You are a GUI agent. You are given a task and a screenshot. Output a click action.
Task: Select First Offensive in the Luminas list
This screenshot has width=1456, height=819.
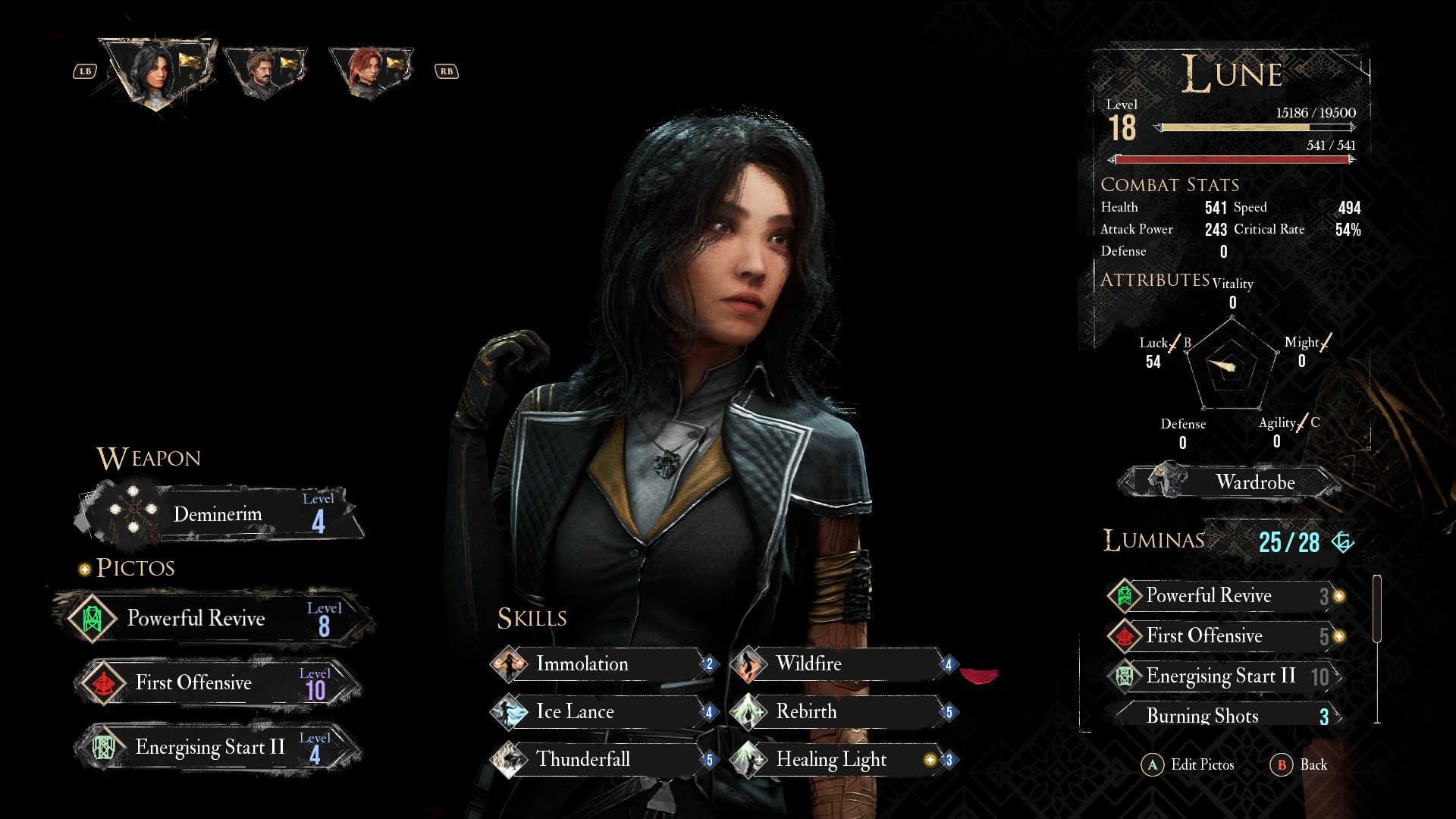[1222, 636]
